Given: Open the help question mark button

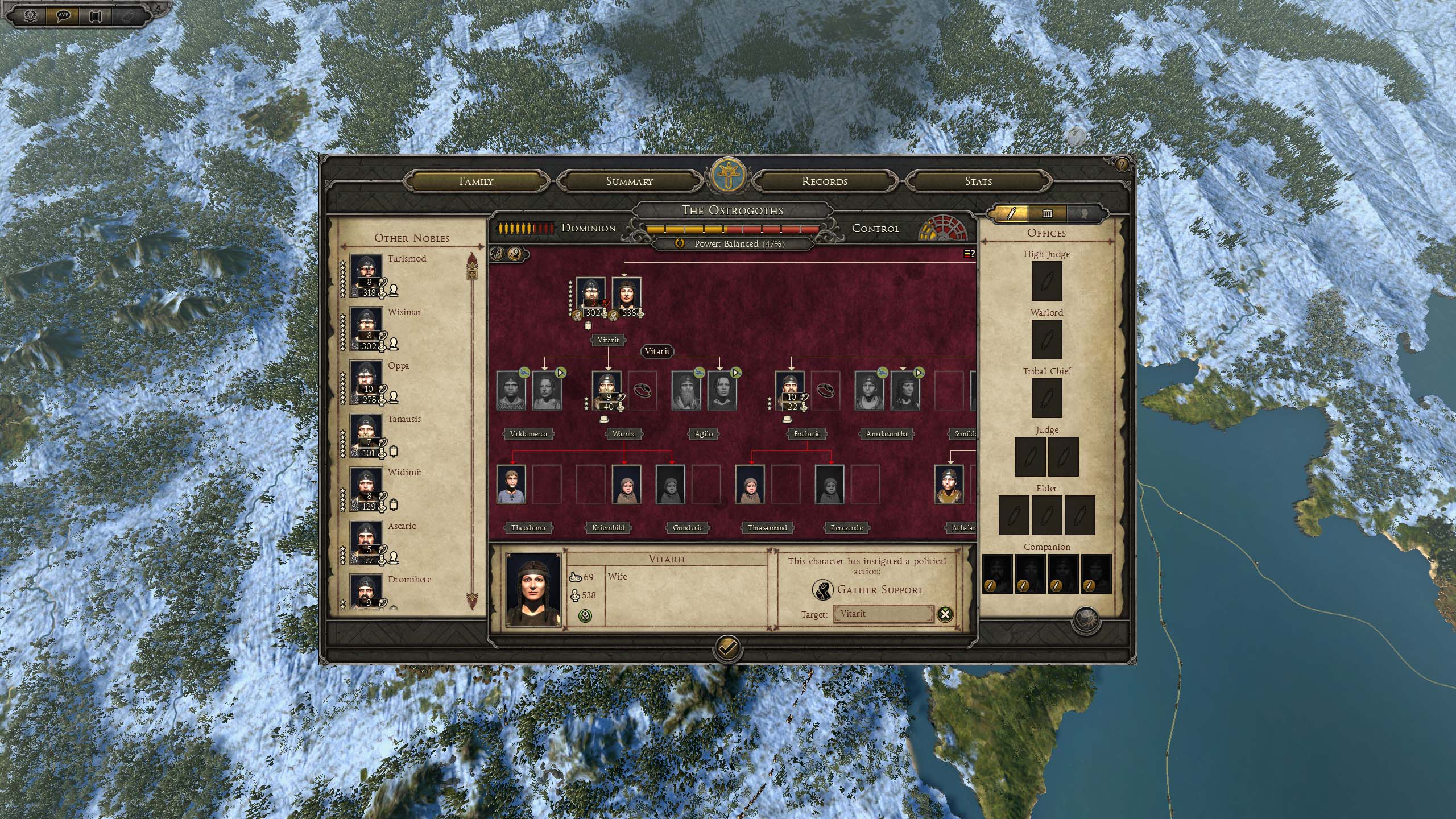Looking at the screenshot, I should coord(1122,165).
